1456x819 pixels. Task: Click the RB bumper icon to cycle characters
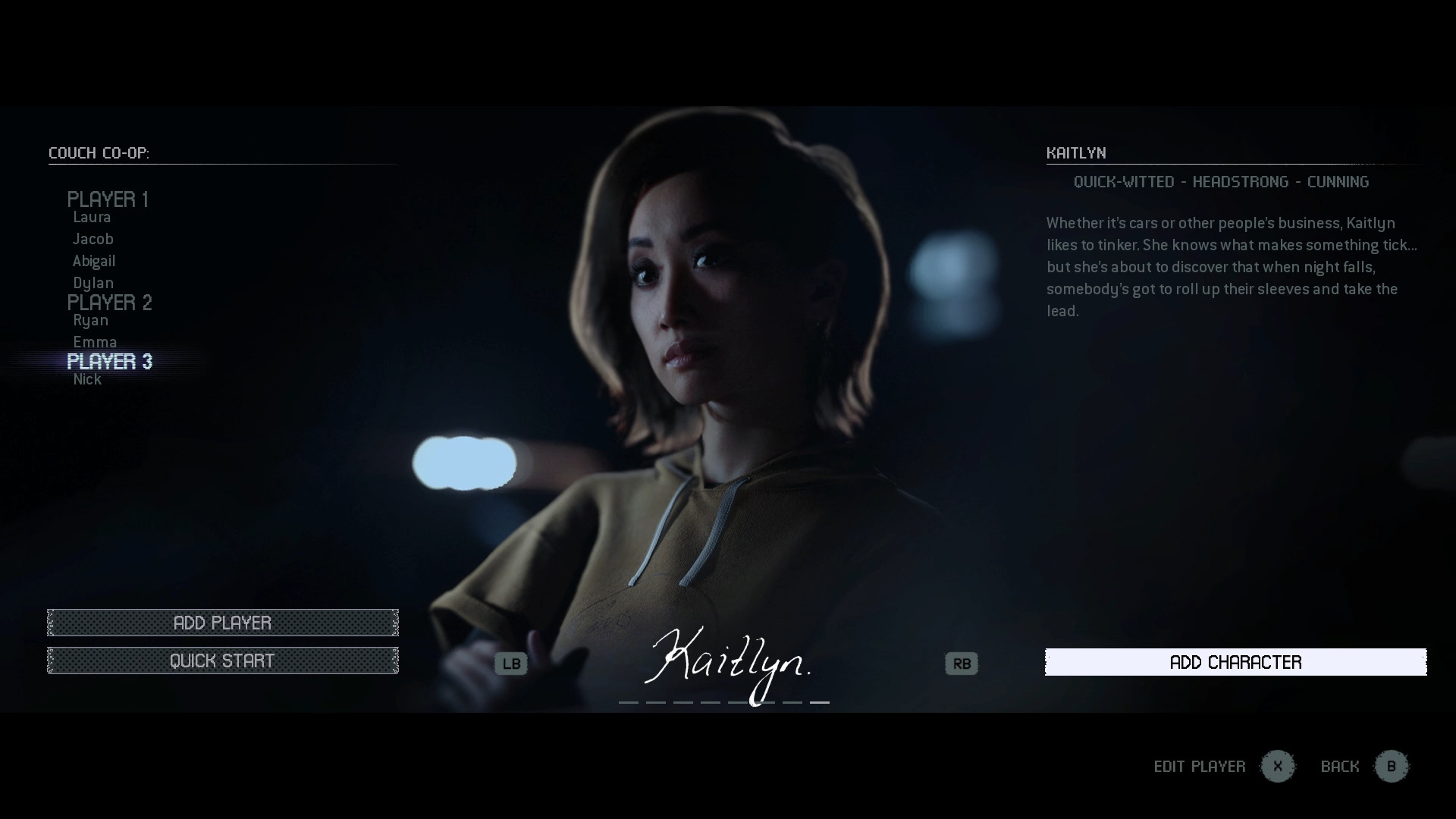[962, 664]
